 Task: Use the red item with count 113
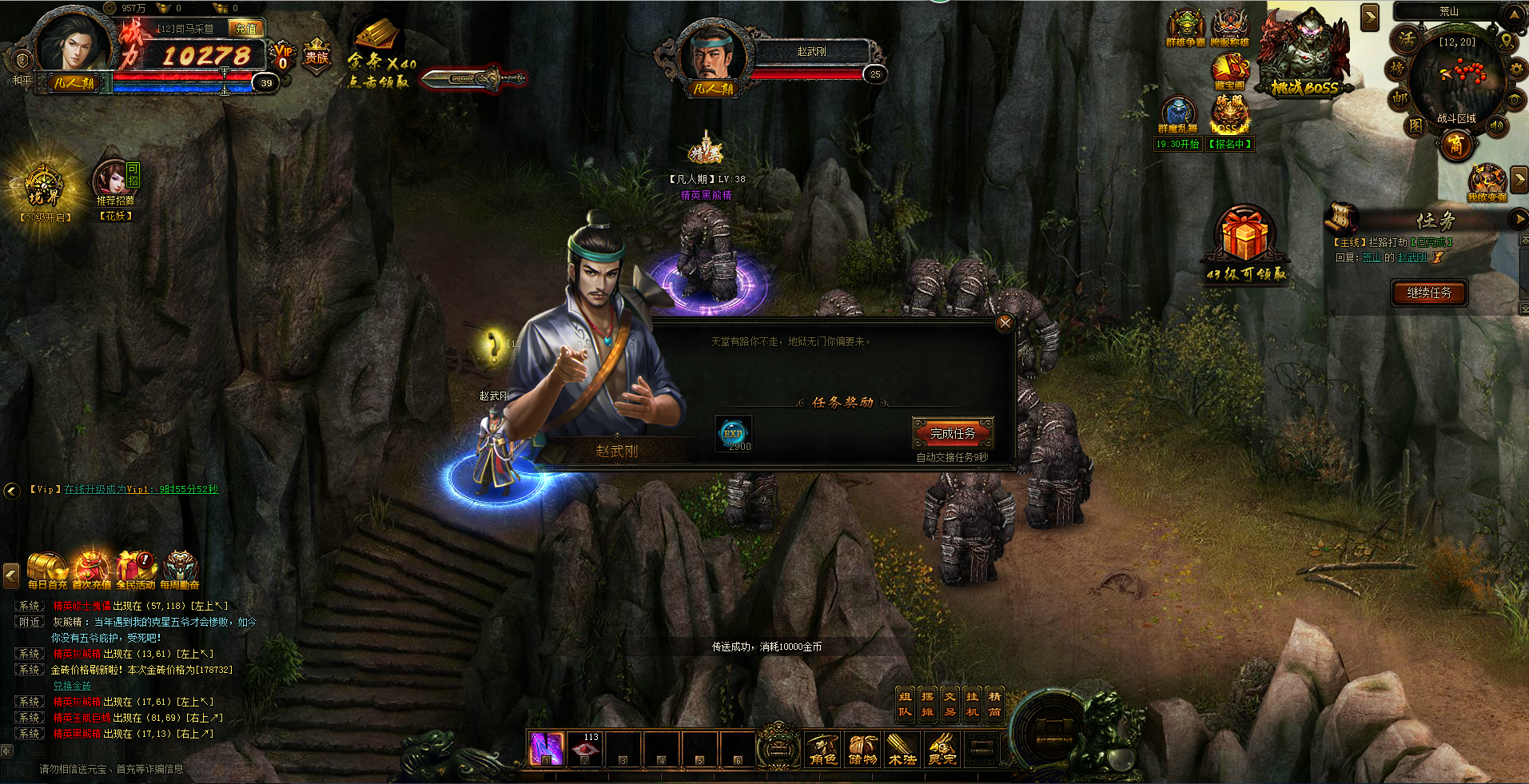(585, 749)
